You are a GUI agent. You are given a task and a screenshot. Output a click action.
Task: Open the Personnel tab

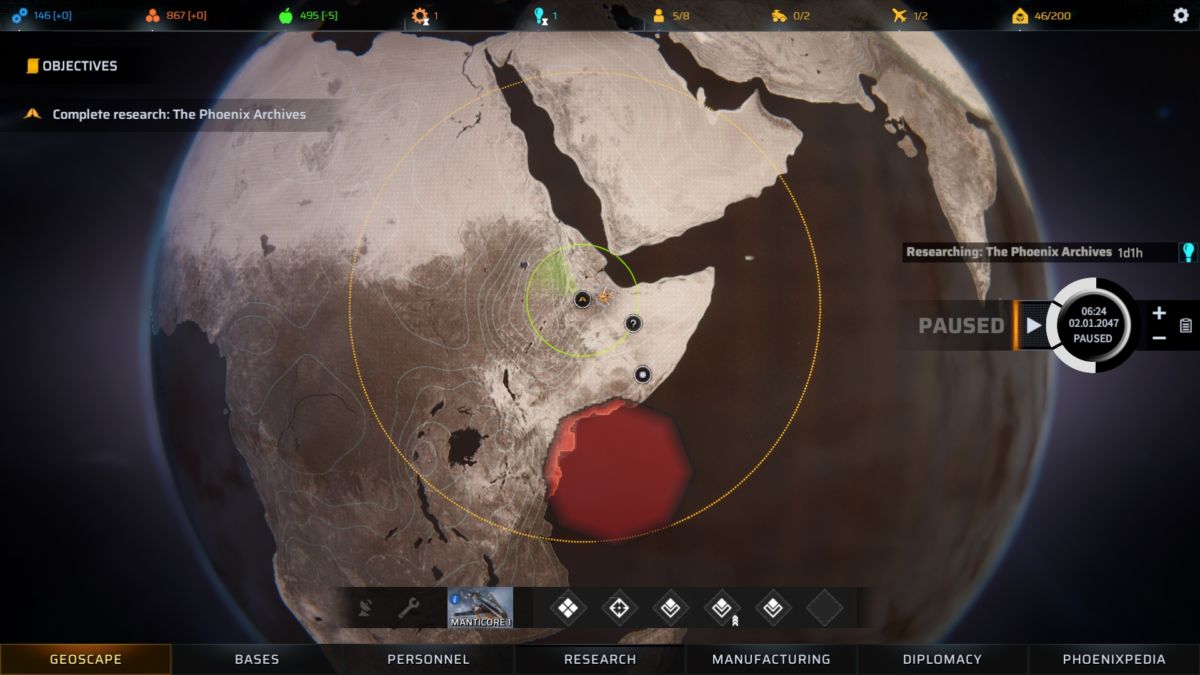click(428, 659)
